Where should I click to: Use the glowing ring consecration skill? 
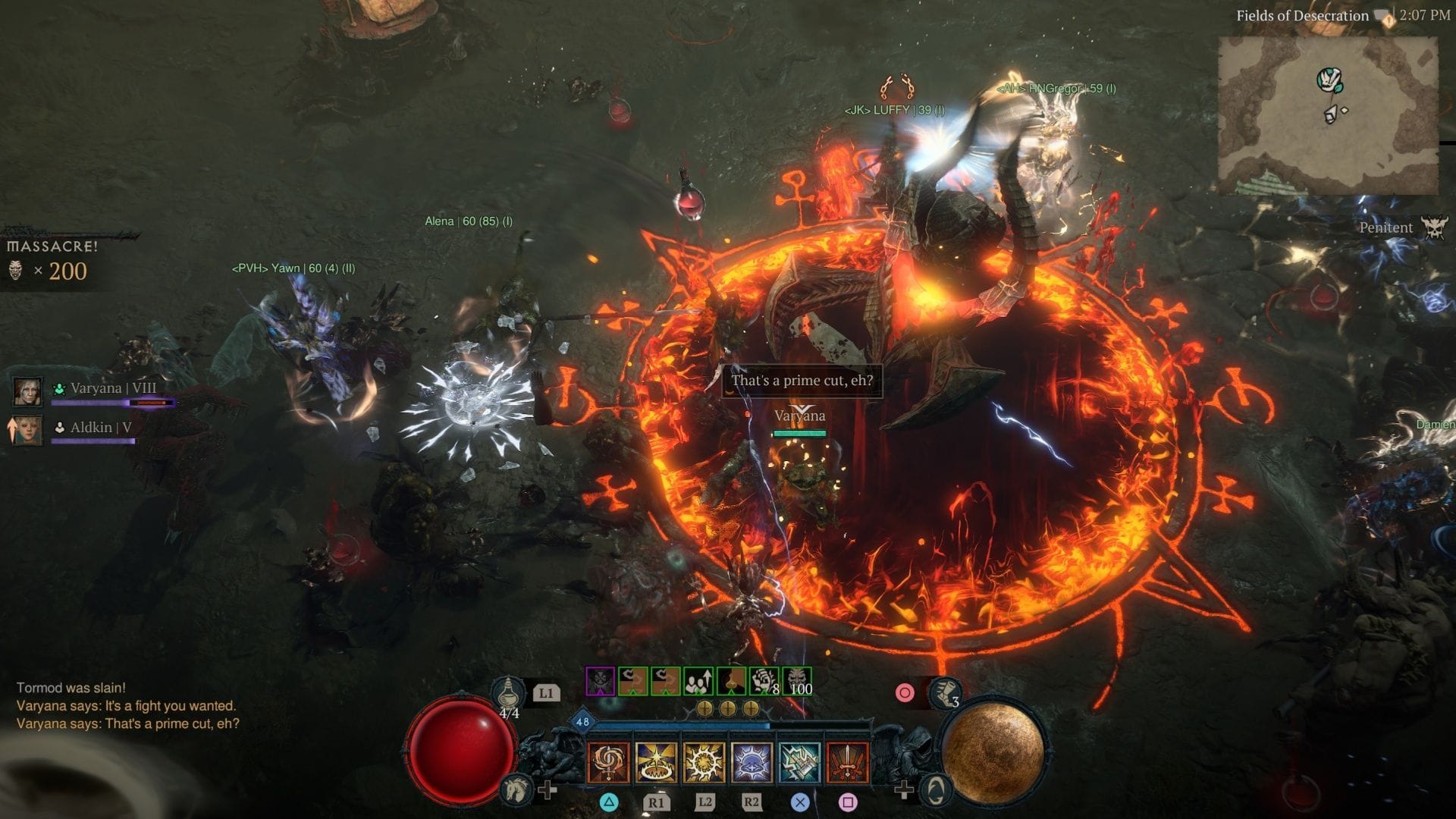pos(656,761)
